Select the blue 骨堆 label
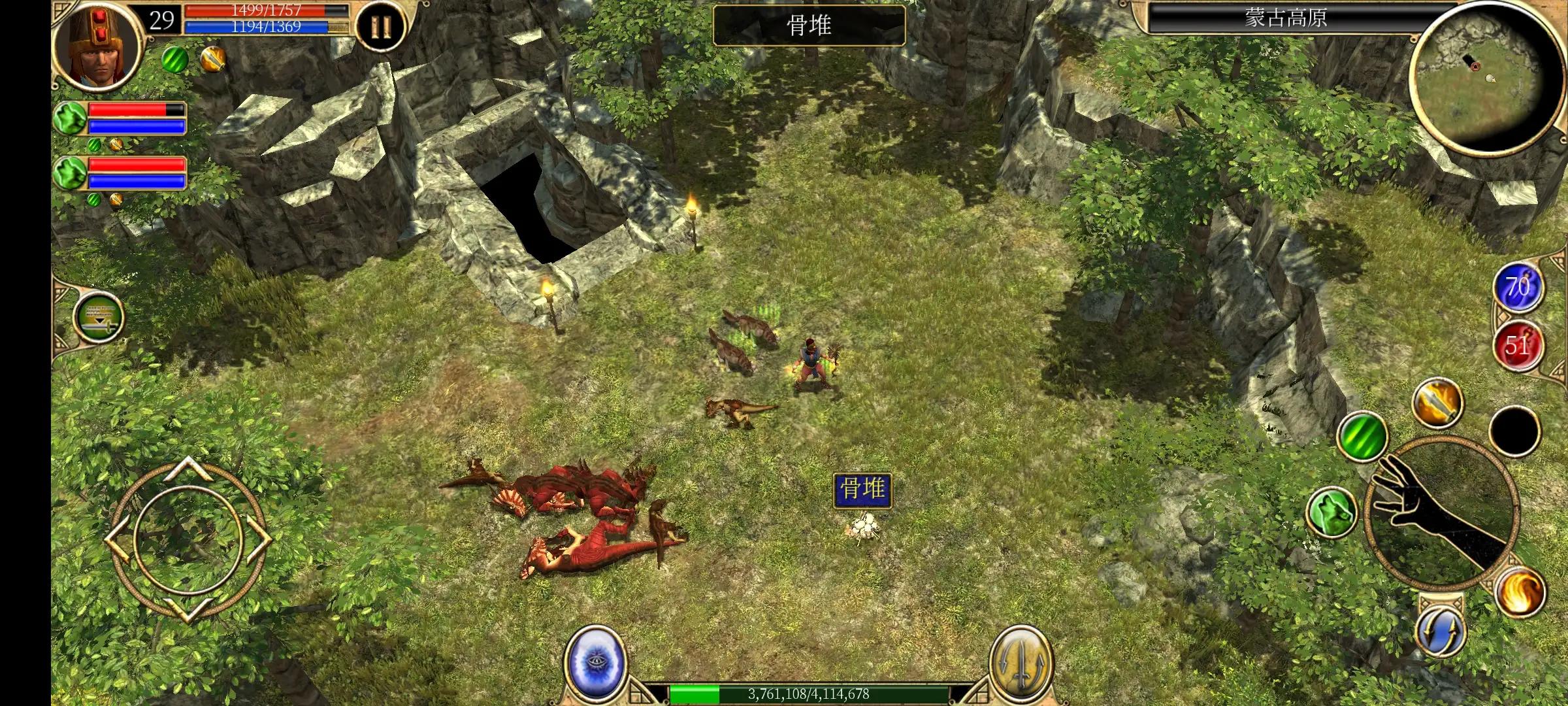The height and width of the screenshot is (706, 1568). [x=862, y=490]
